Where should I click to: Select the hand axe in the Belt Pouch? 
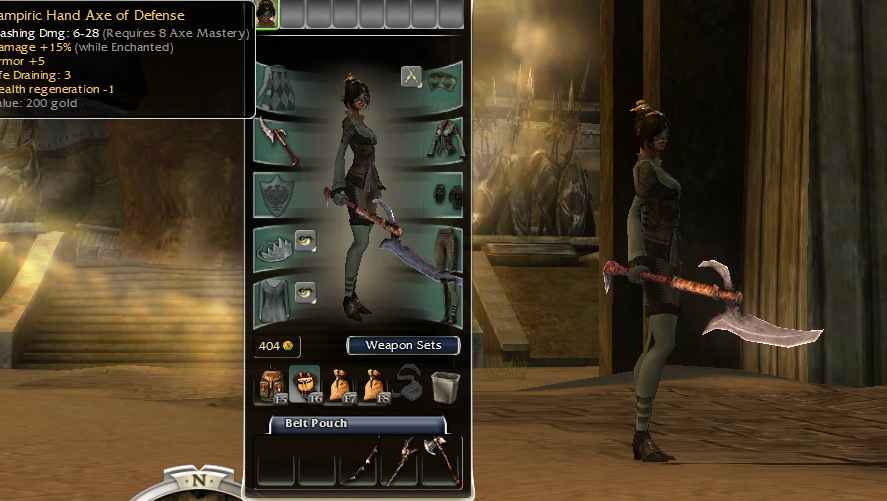pyautogui.click(x=441, y=461)
